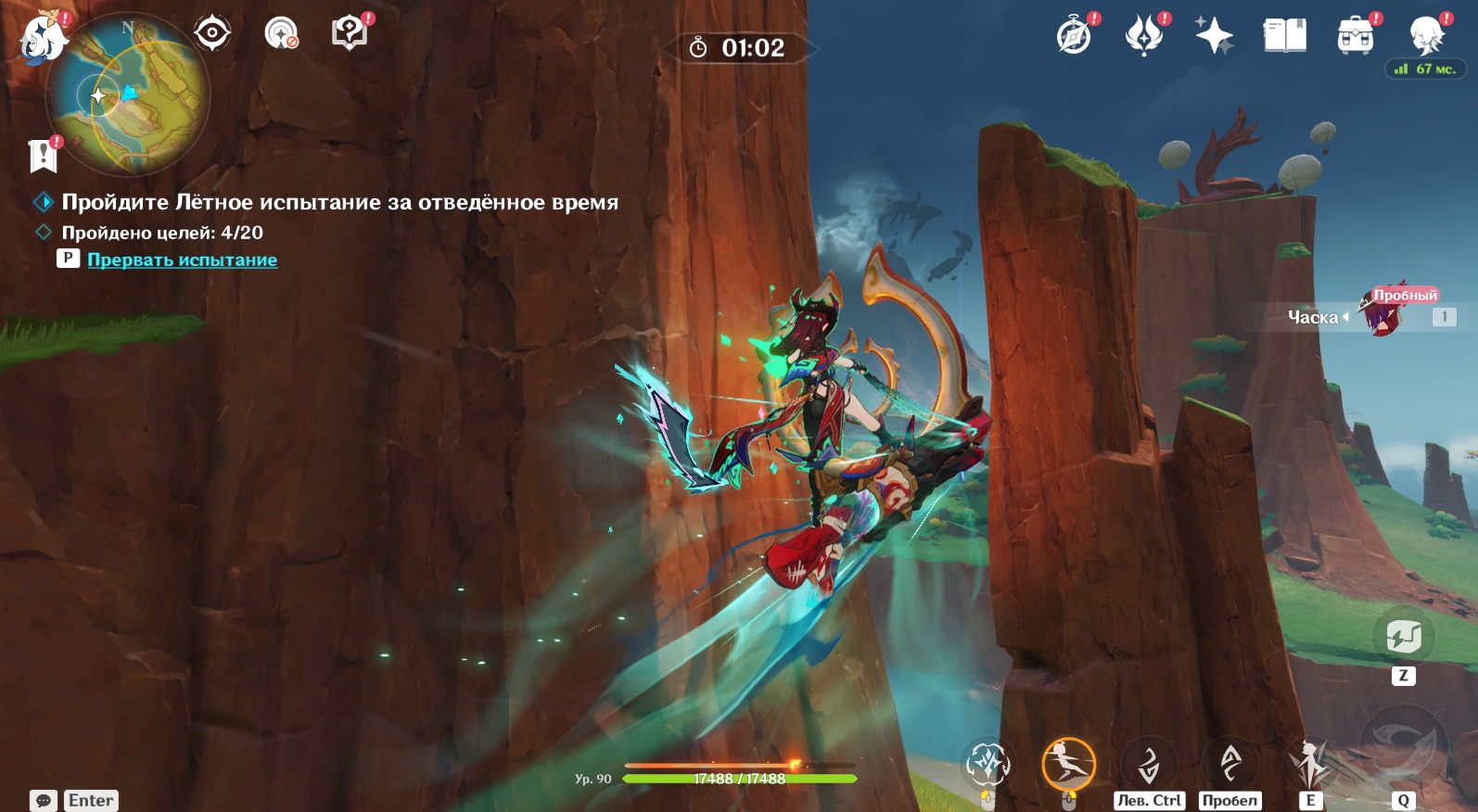Viewport: 1478px width, 812px height.
Task: Open the inventory backpack icon
Action: [x=1355, y=36]
